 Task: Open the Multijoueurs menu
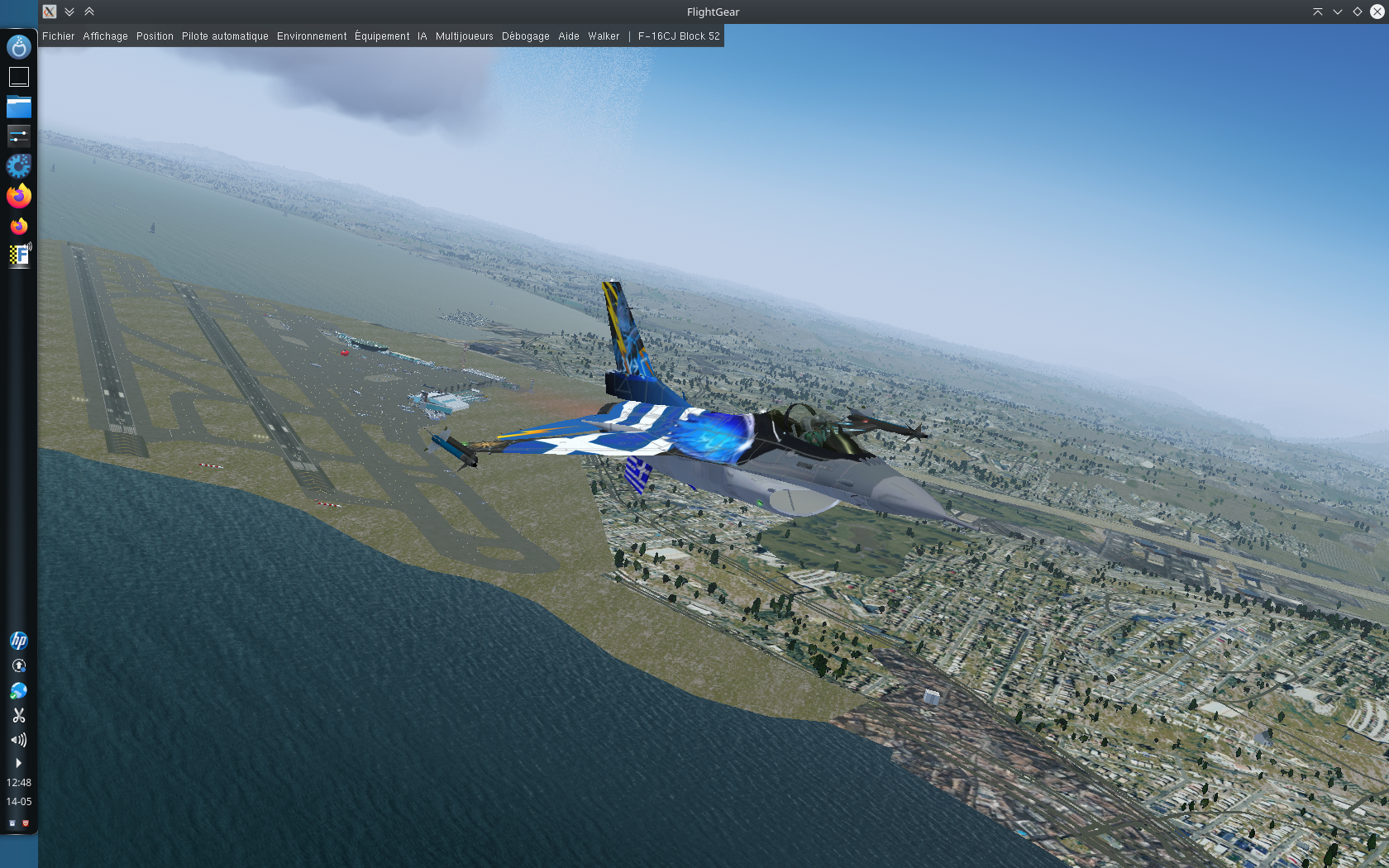click(x=464, y=36)
